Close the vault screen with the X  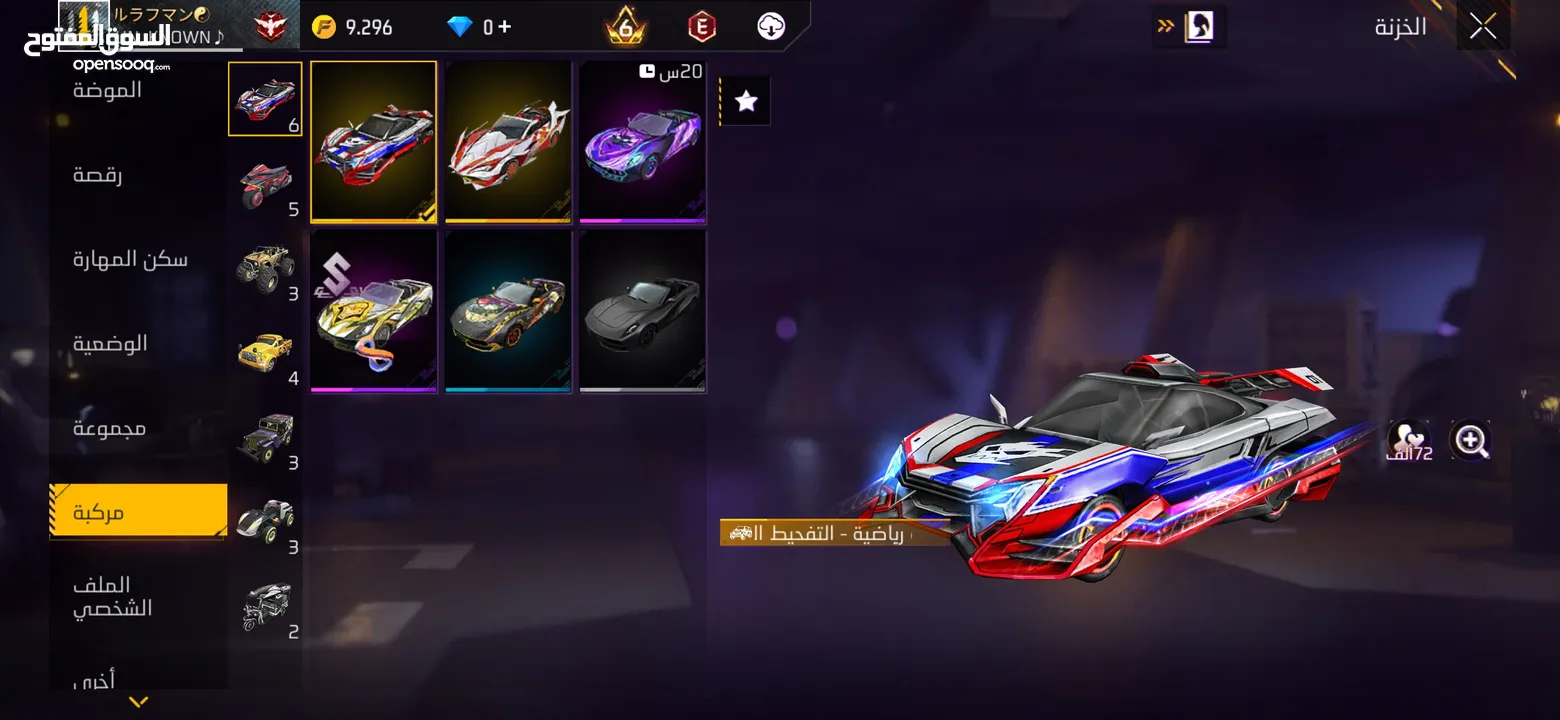1482,27
